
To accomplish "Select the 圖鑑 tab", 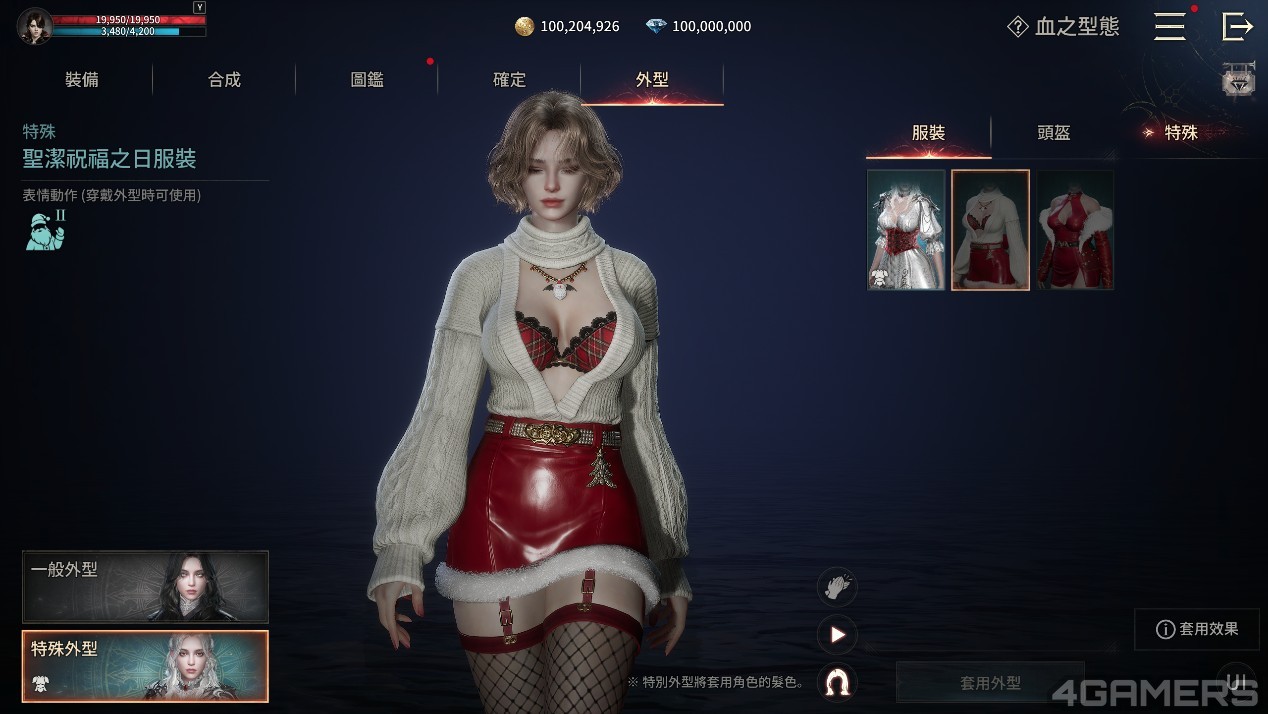I will coord(367,80).
